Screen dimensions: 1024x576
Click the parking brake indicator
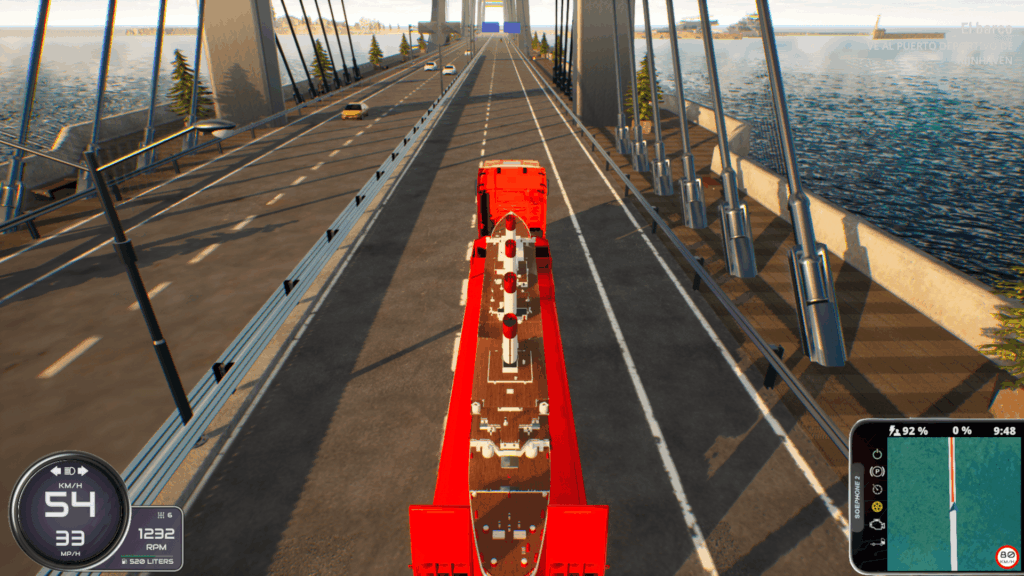click(x=878, y=471)
